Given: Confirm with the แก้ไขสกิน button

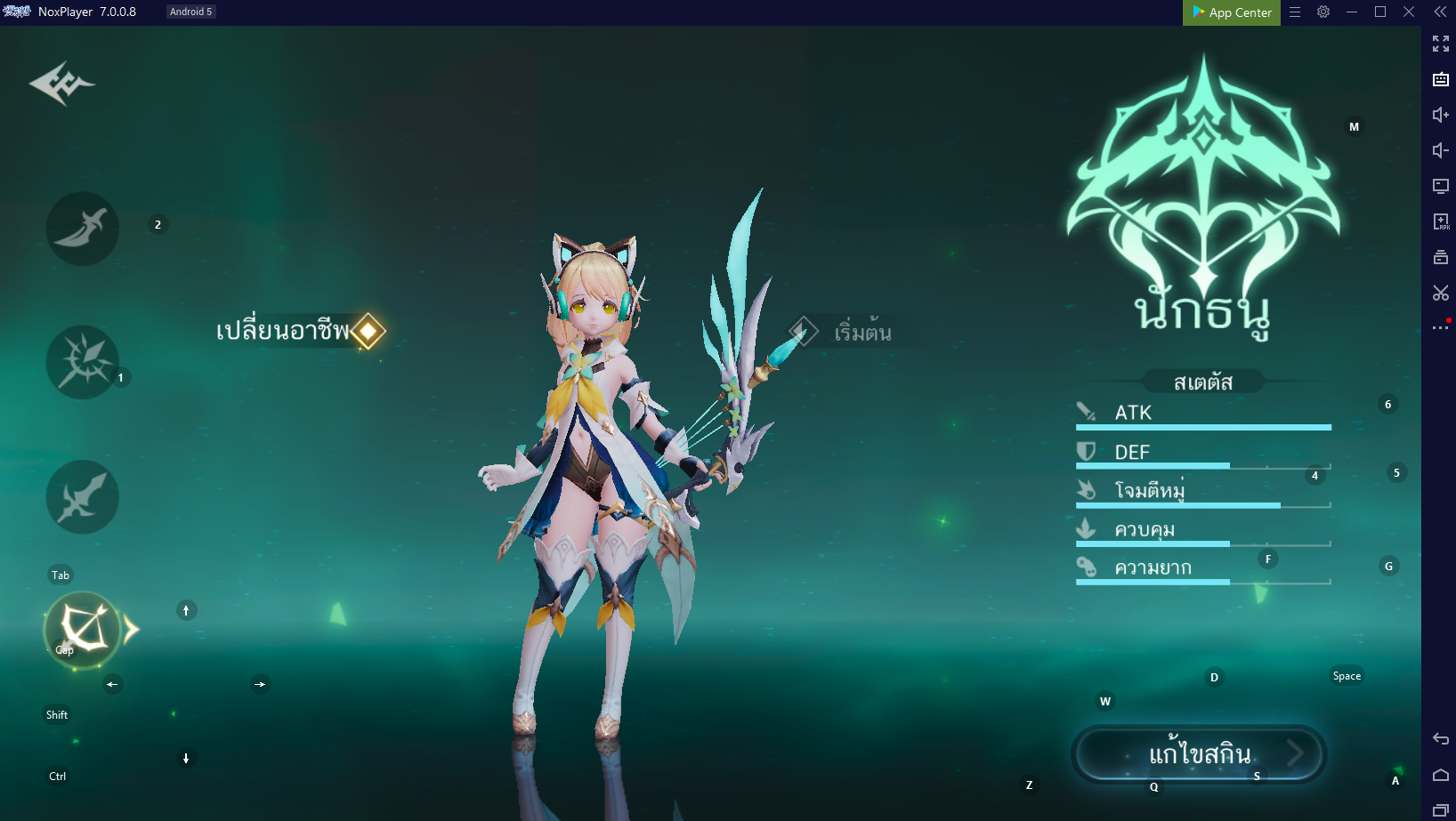Looking at the screenshot, I should pos(1199,754).
